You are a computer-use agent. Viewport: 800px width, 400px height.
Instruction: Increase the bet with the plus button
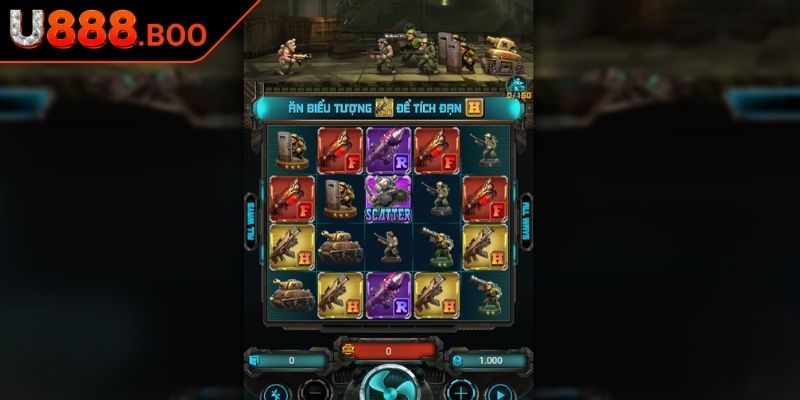coord(459,390)
